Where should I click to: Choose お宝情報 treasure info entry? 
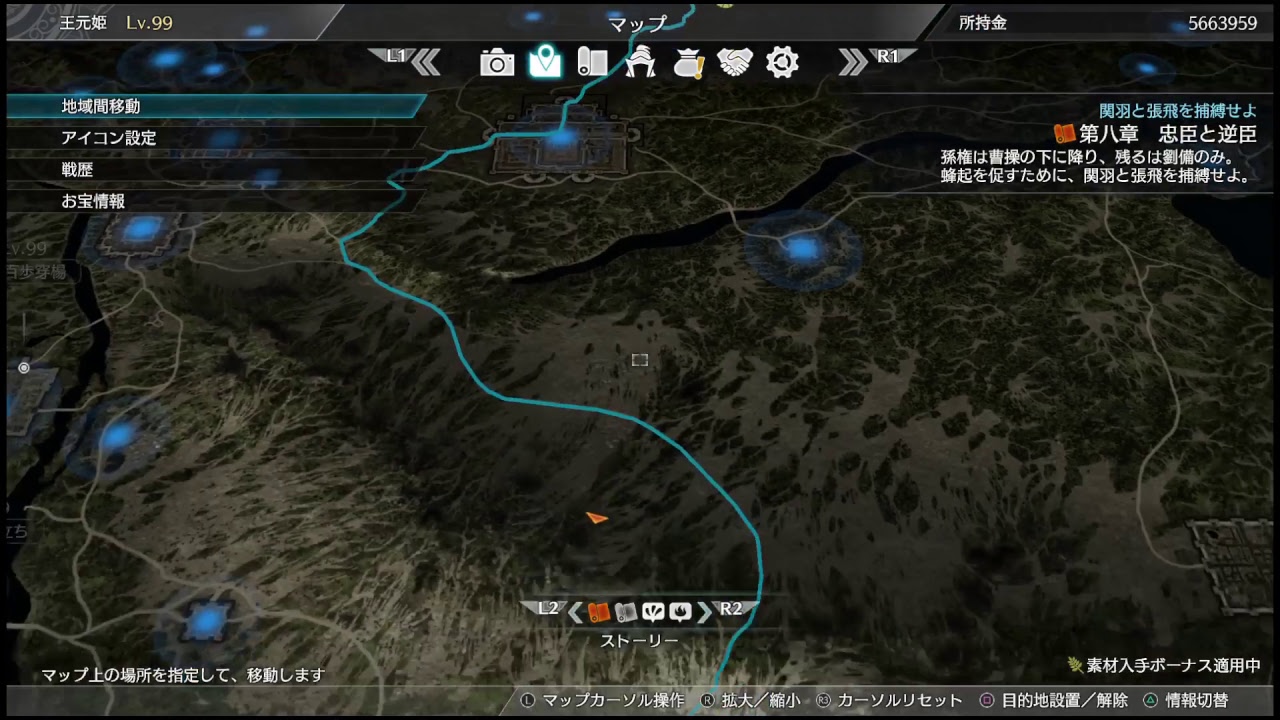pos(93,201)
